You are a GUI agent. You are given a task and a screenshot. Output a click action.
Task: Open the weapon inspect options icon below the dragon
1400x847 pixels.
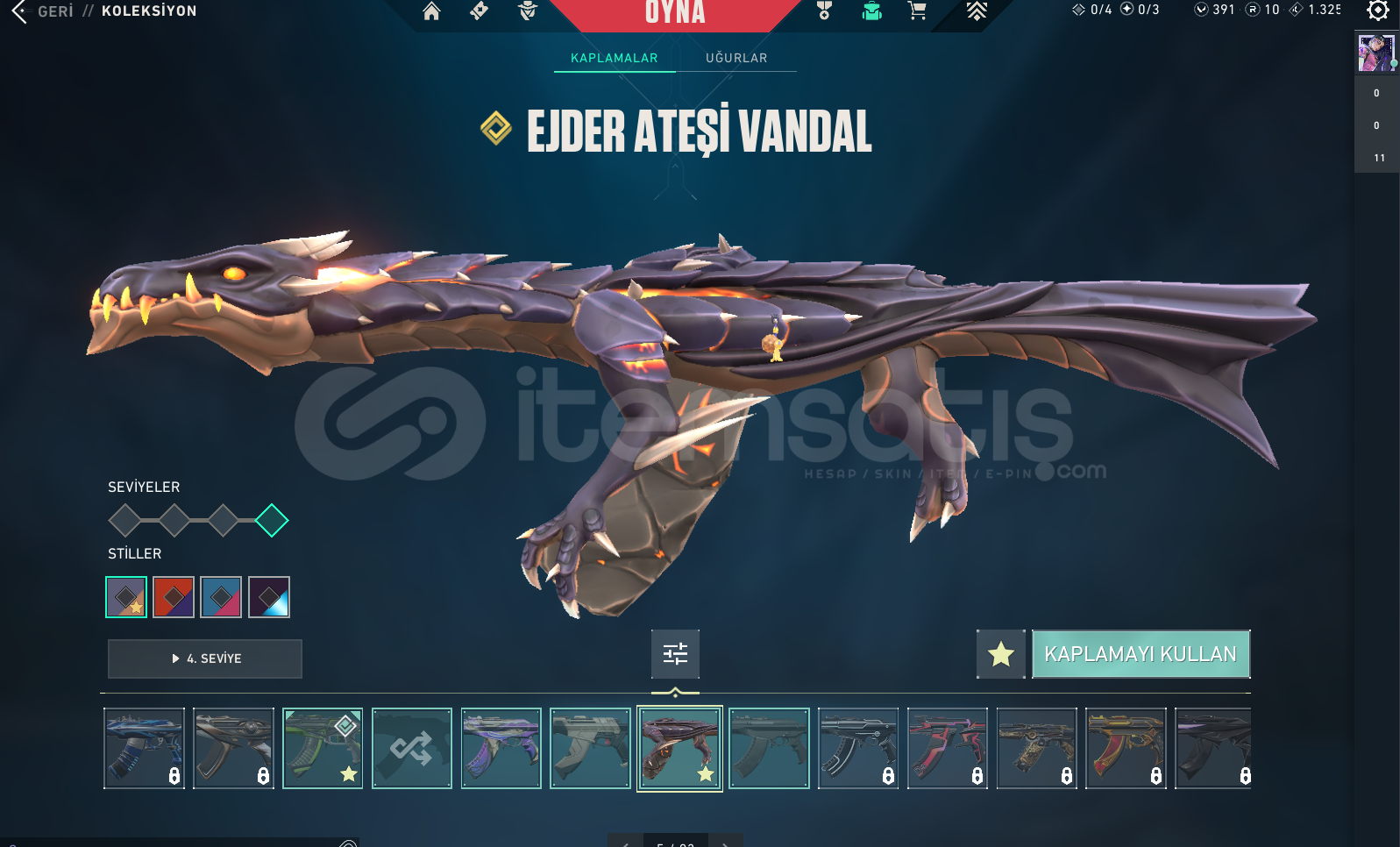click(x=675, y=654)
